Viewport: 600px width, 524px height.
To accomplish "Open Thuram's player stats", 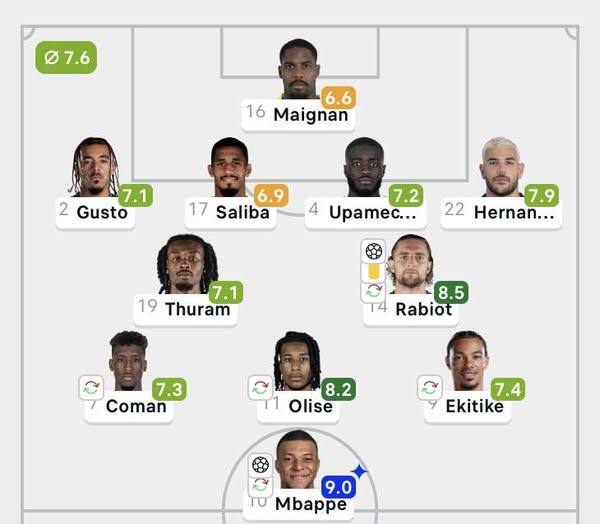I will click(186, 265).
